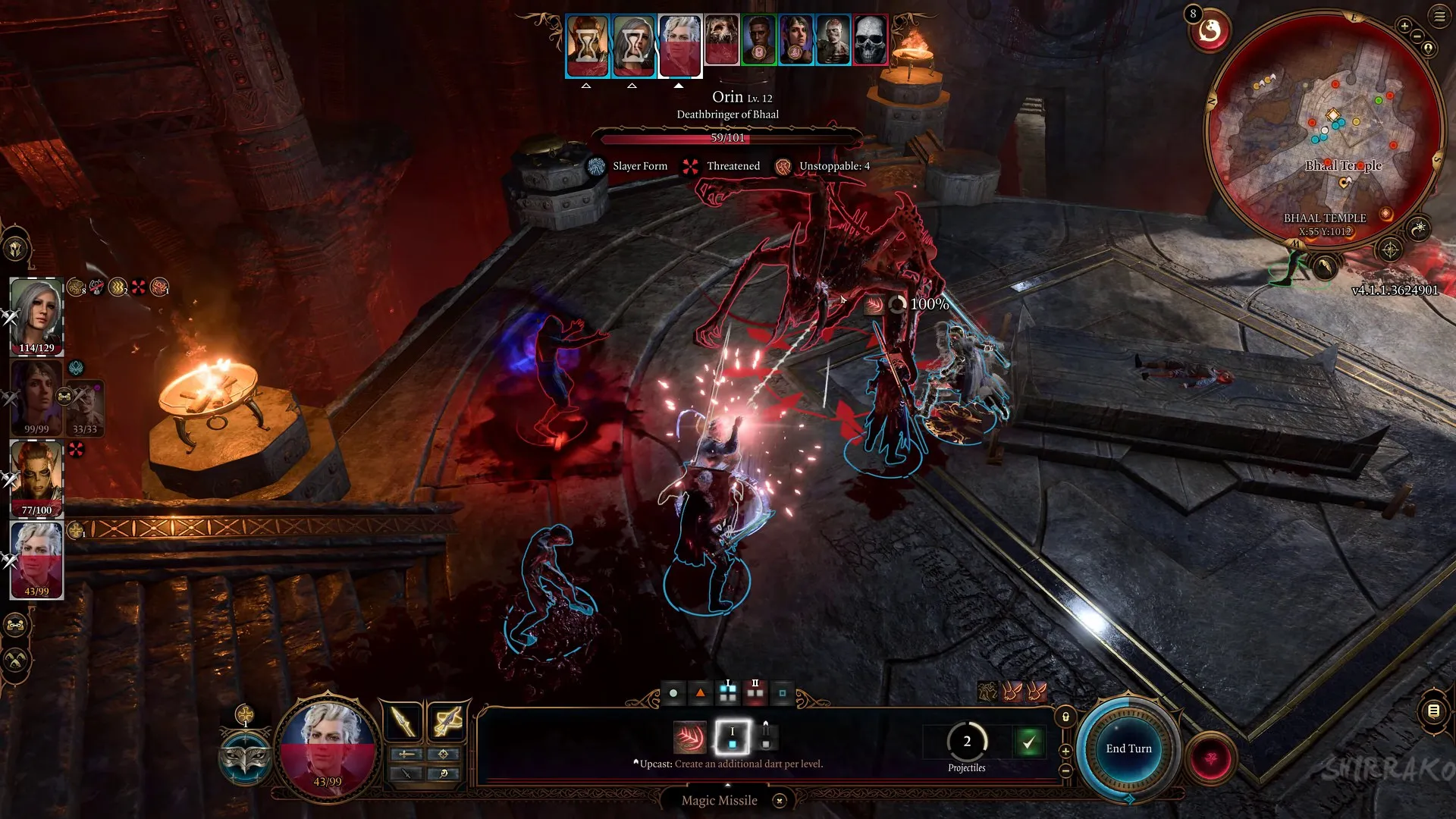The width and height of the screenshot is (1456, 819).
Task: Expand the chevron under the second turn-order portrait
Action: [633, 86]
